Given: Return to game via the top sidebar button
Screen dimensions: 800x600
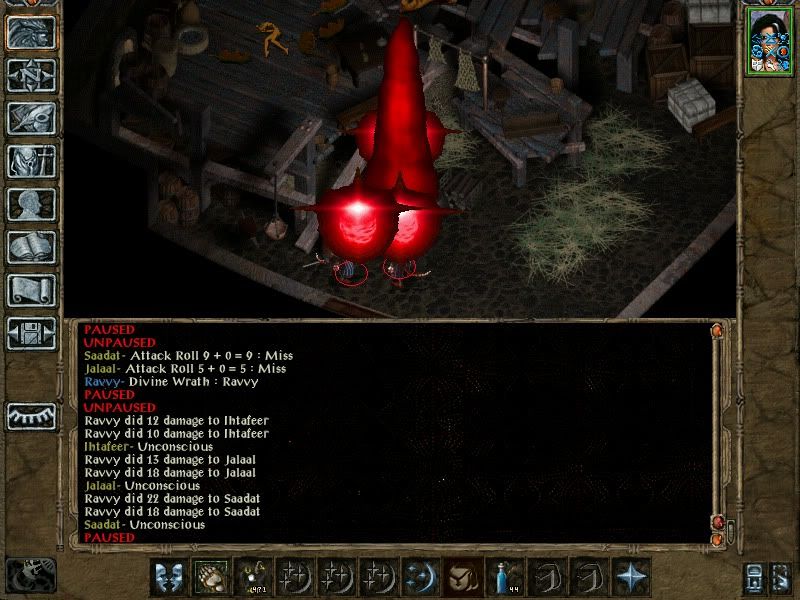Looking at the screenshot, I should 31,32.
